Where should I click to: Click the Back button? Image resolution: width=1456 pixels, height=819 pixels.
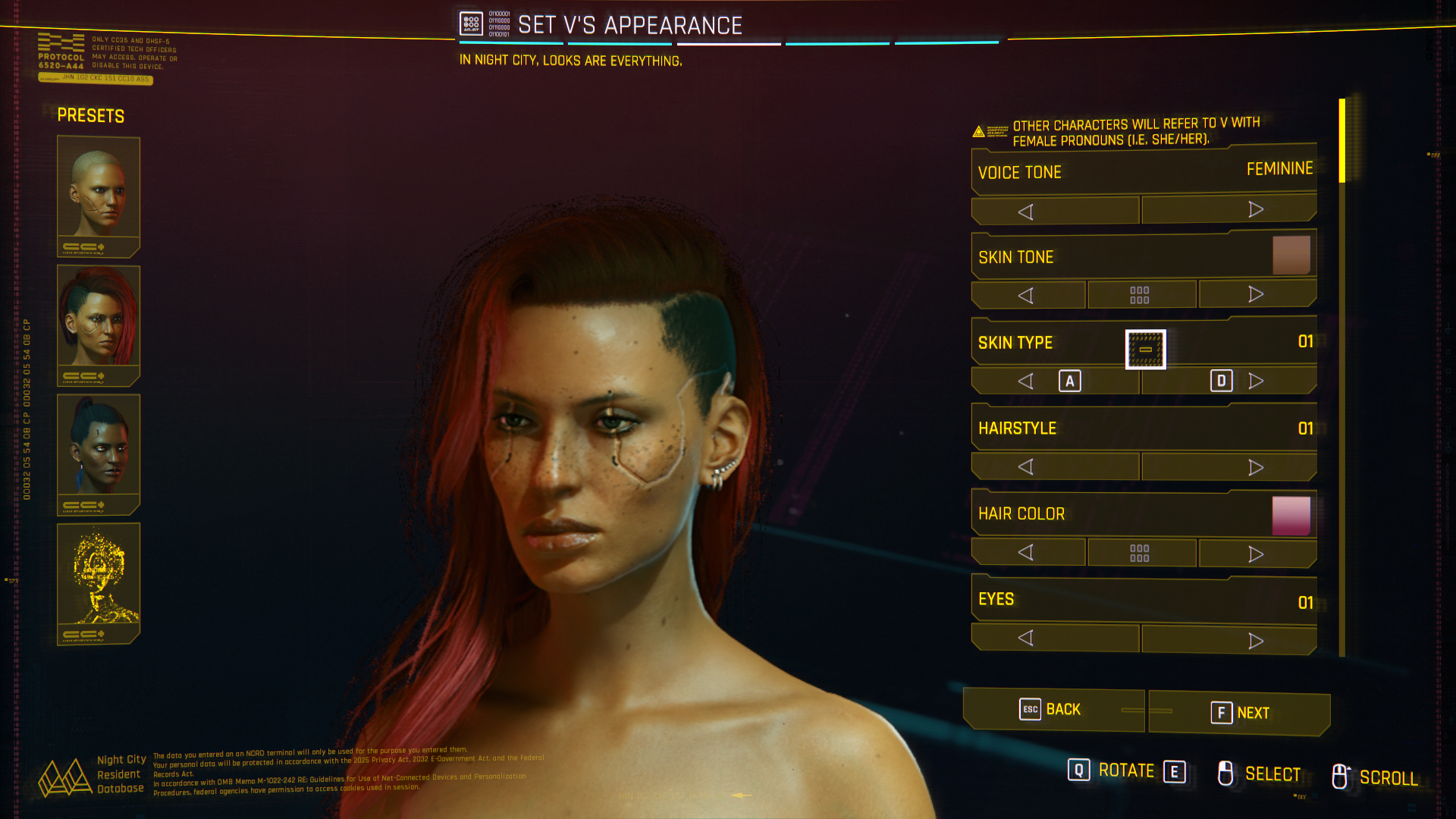[1053, 710]
